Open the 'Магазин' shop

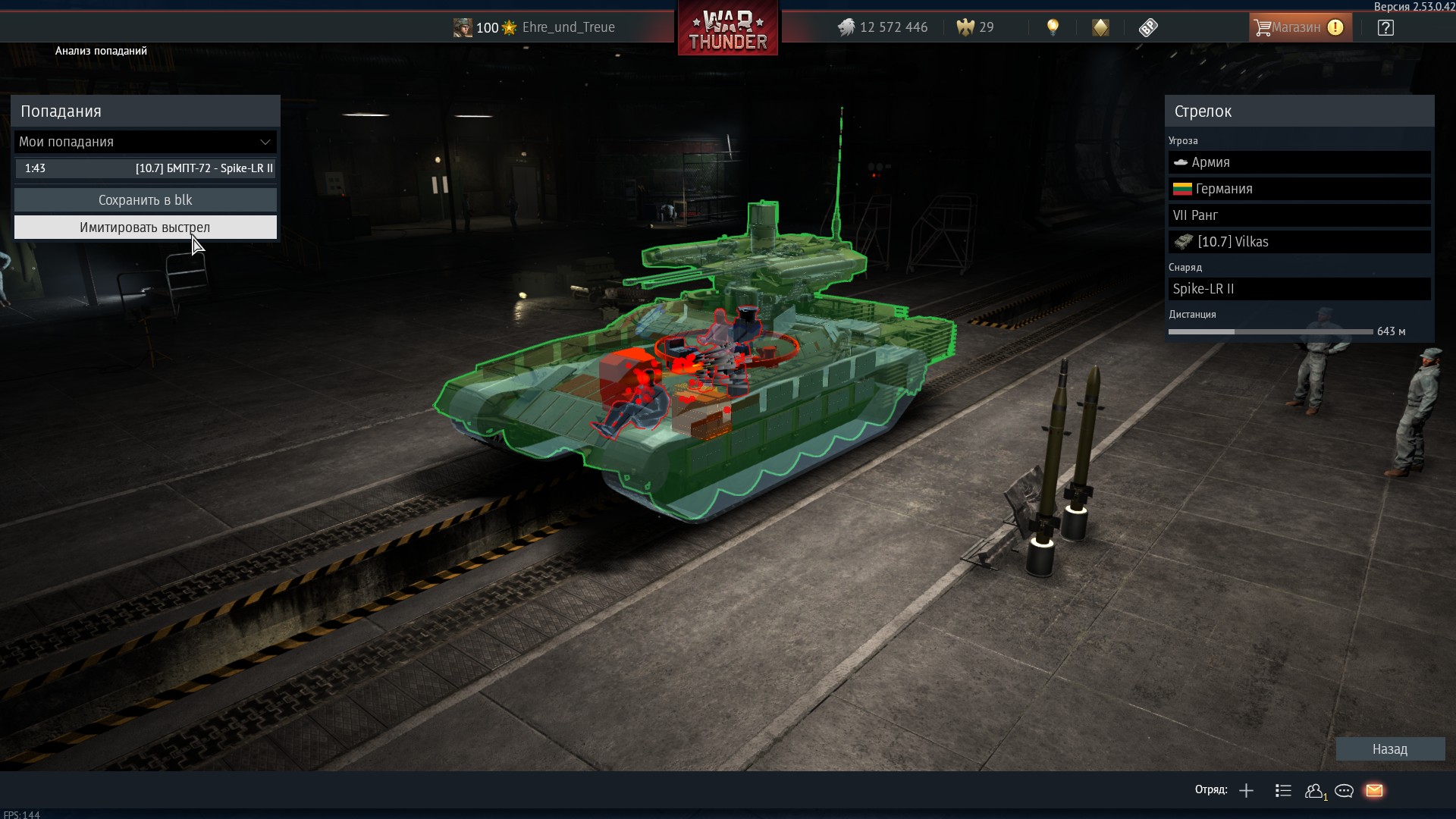(1300, 27)
